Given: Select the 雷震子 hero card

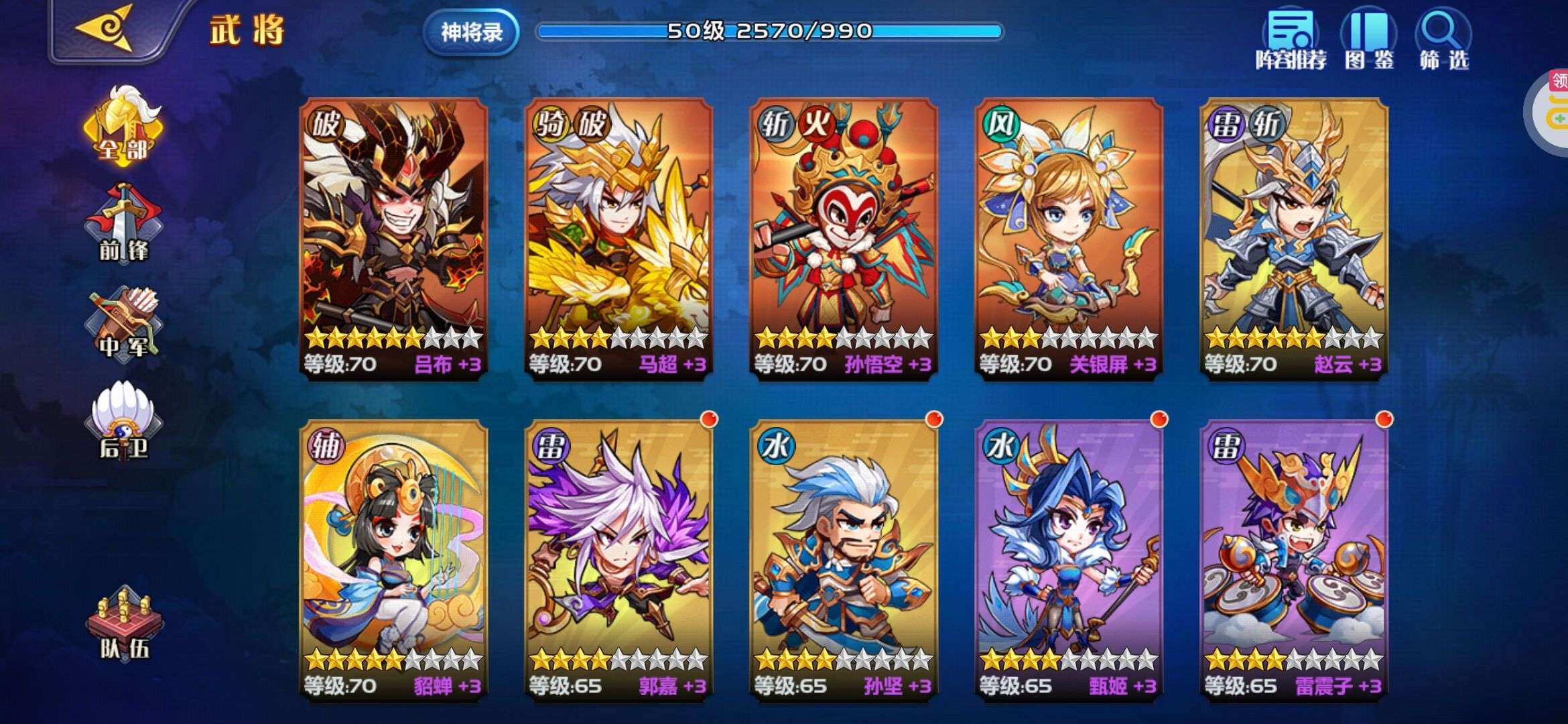Looking at the screenshot, I should (1293, 560).
